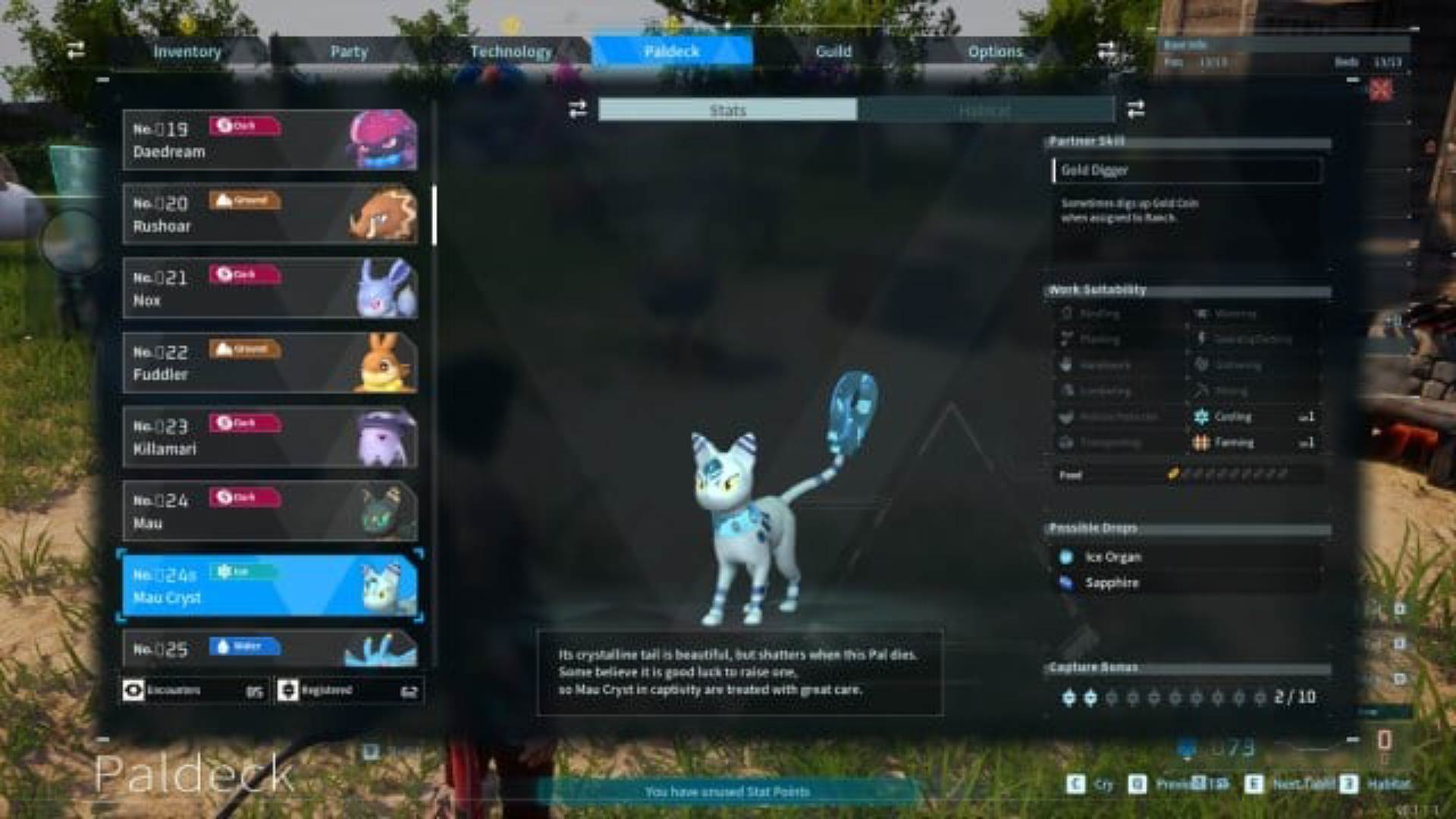Open the Daedream Paldeck entry
This screenshot has width=1456, height=819.
269,138
